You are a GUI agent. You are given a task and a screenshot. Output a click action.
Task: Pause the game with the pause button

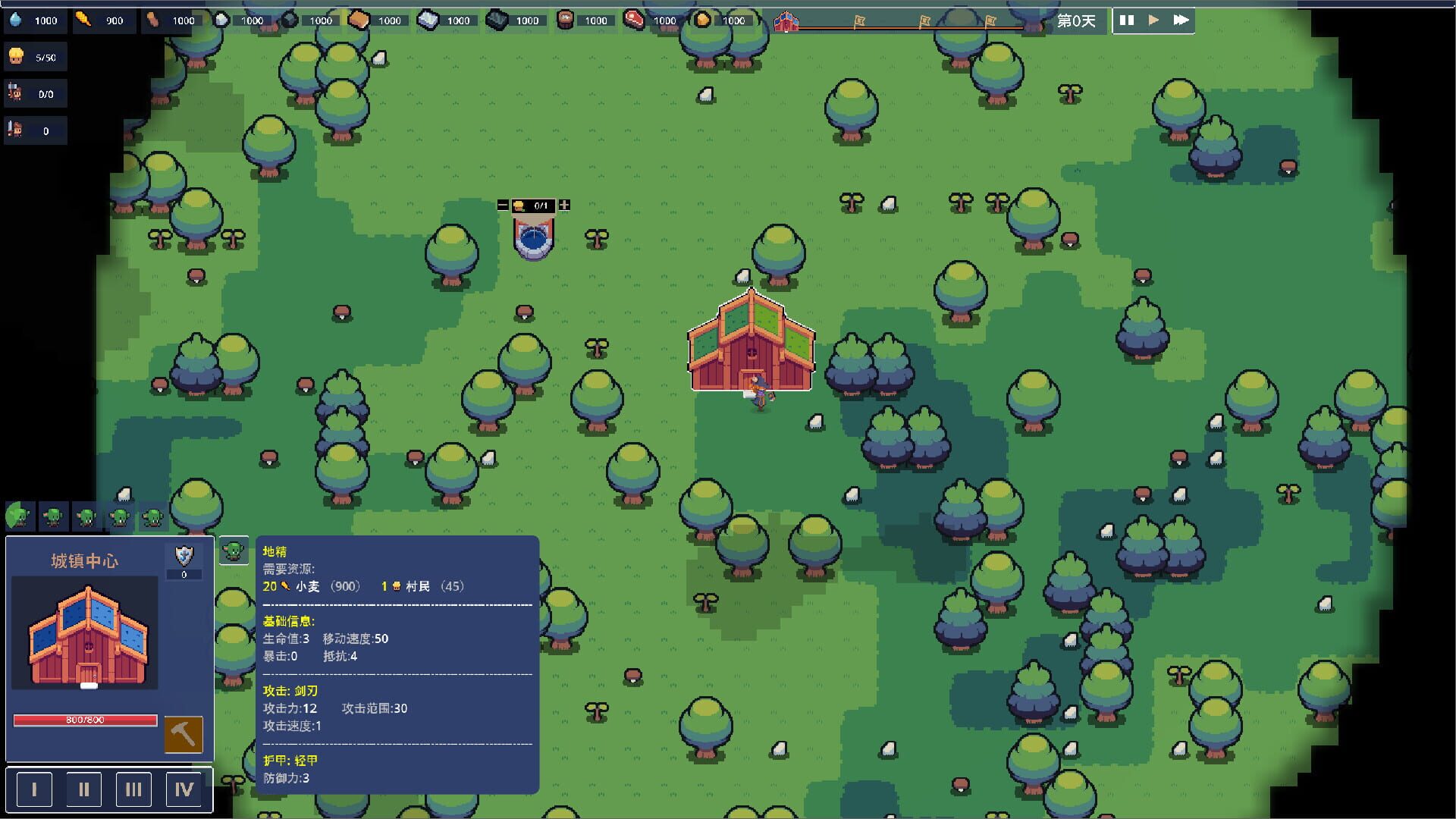click(1128, 20)
